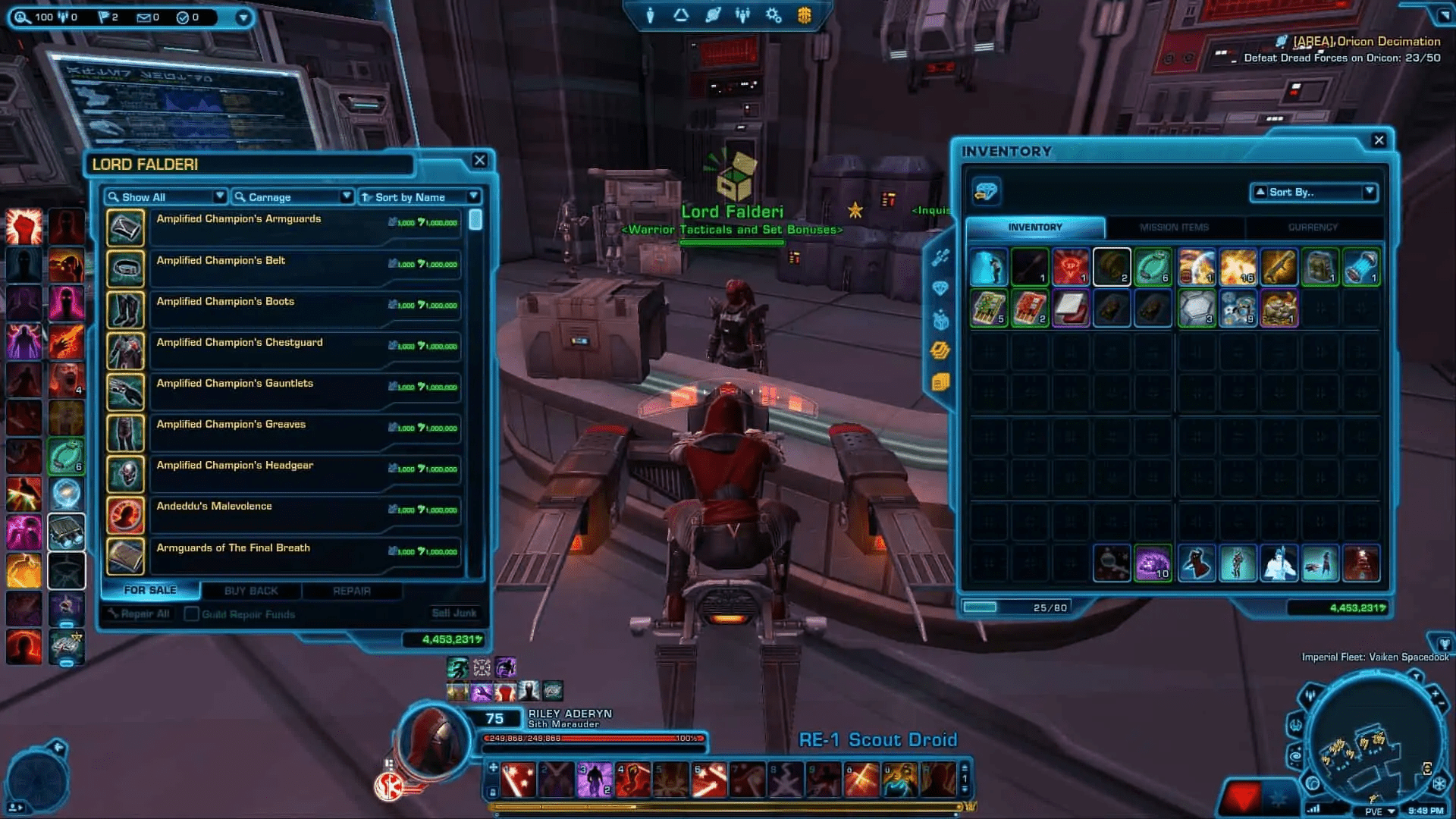
Task: Open the Sort By dropdown in Inventory
Action: pyautogui.click(x=1314, y=192)
